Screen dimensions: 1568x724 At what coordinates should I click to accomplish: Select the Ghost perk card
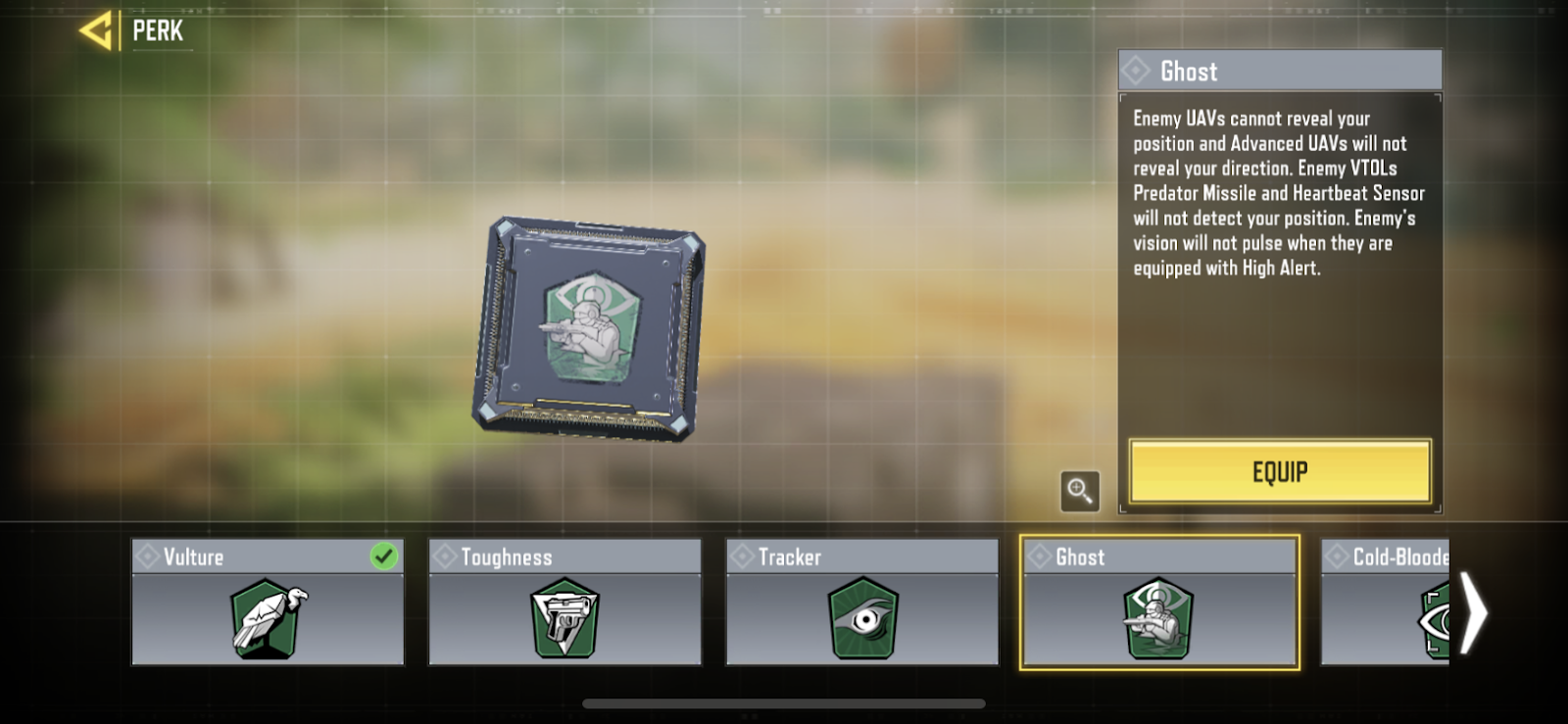(1159, 603)
